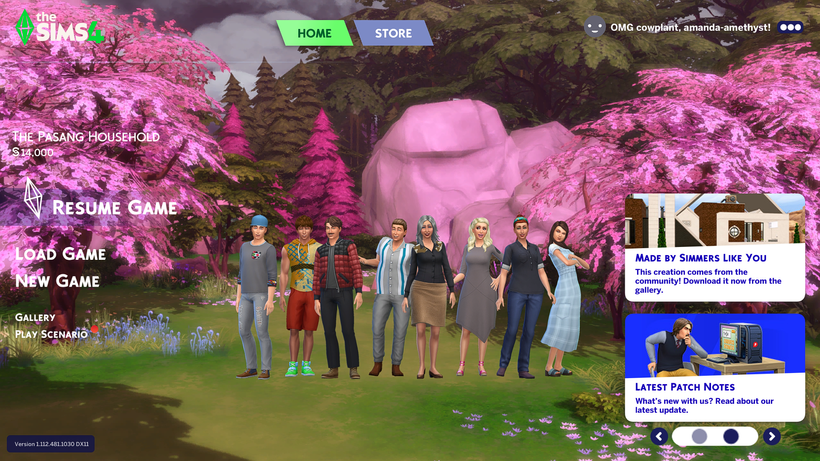
Task: Choose Play Scenario
Action: [51, 334]
